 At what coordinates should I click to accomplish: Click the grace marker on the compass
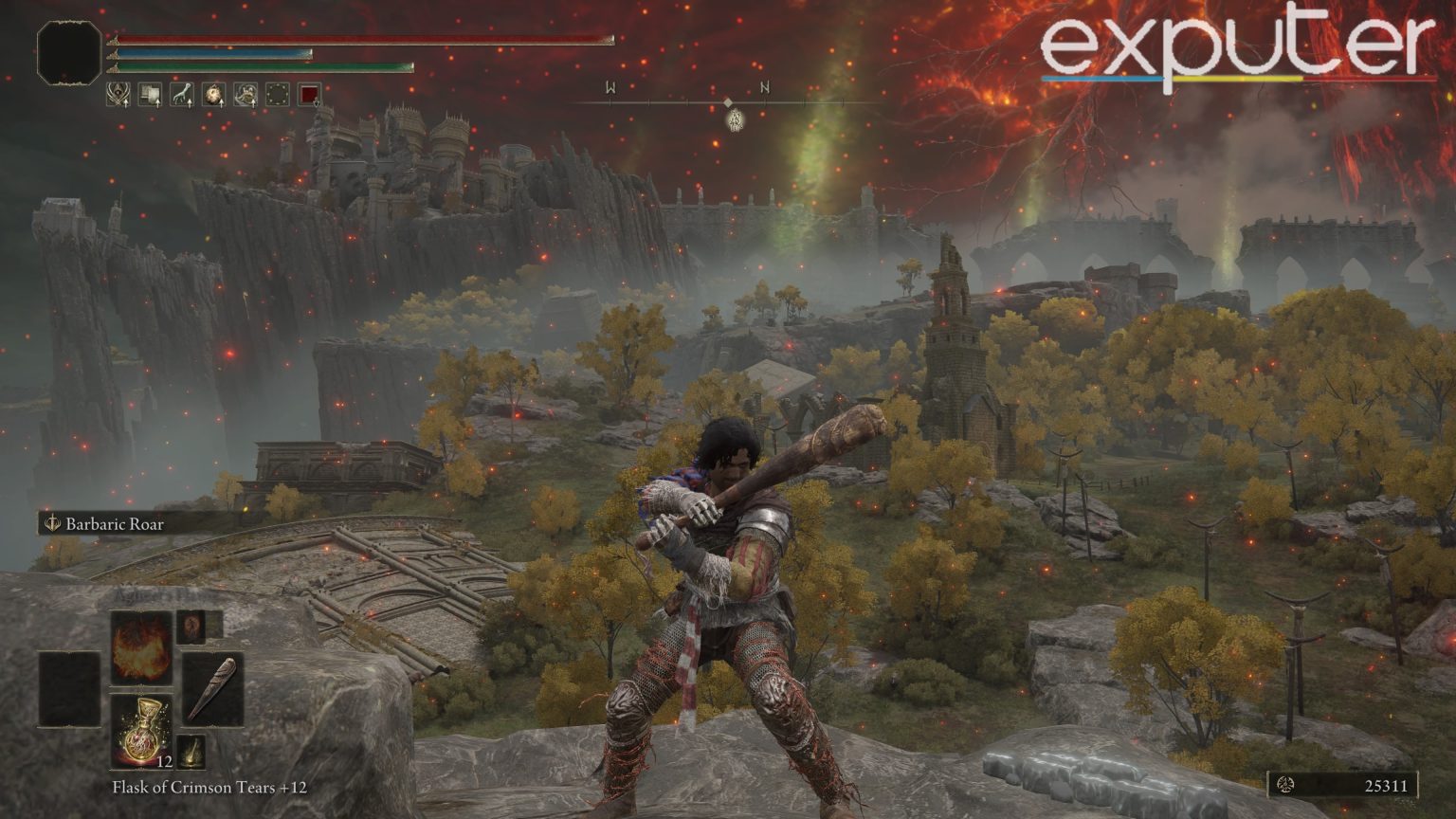pos(734,118)
